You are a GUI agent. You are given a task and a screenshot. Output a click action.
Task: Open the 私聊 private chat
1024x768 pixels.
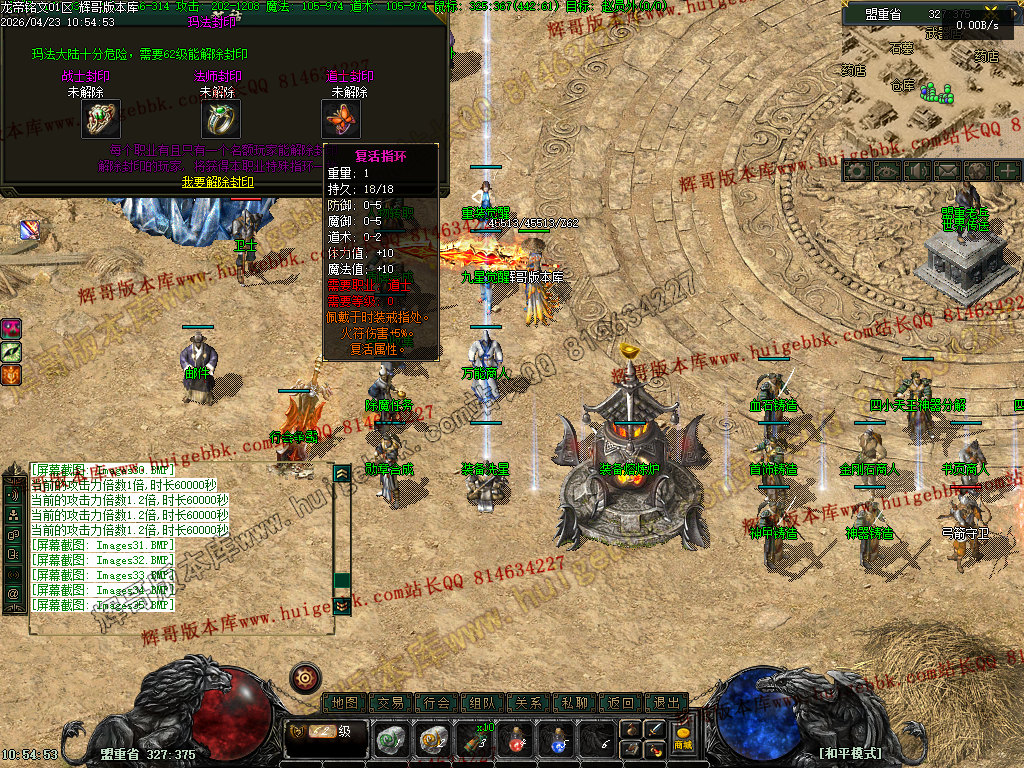pyautogui.click(x=575, y=703)
